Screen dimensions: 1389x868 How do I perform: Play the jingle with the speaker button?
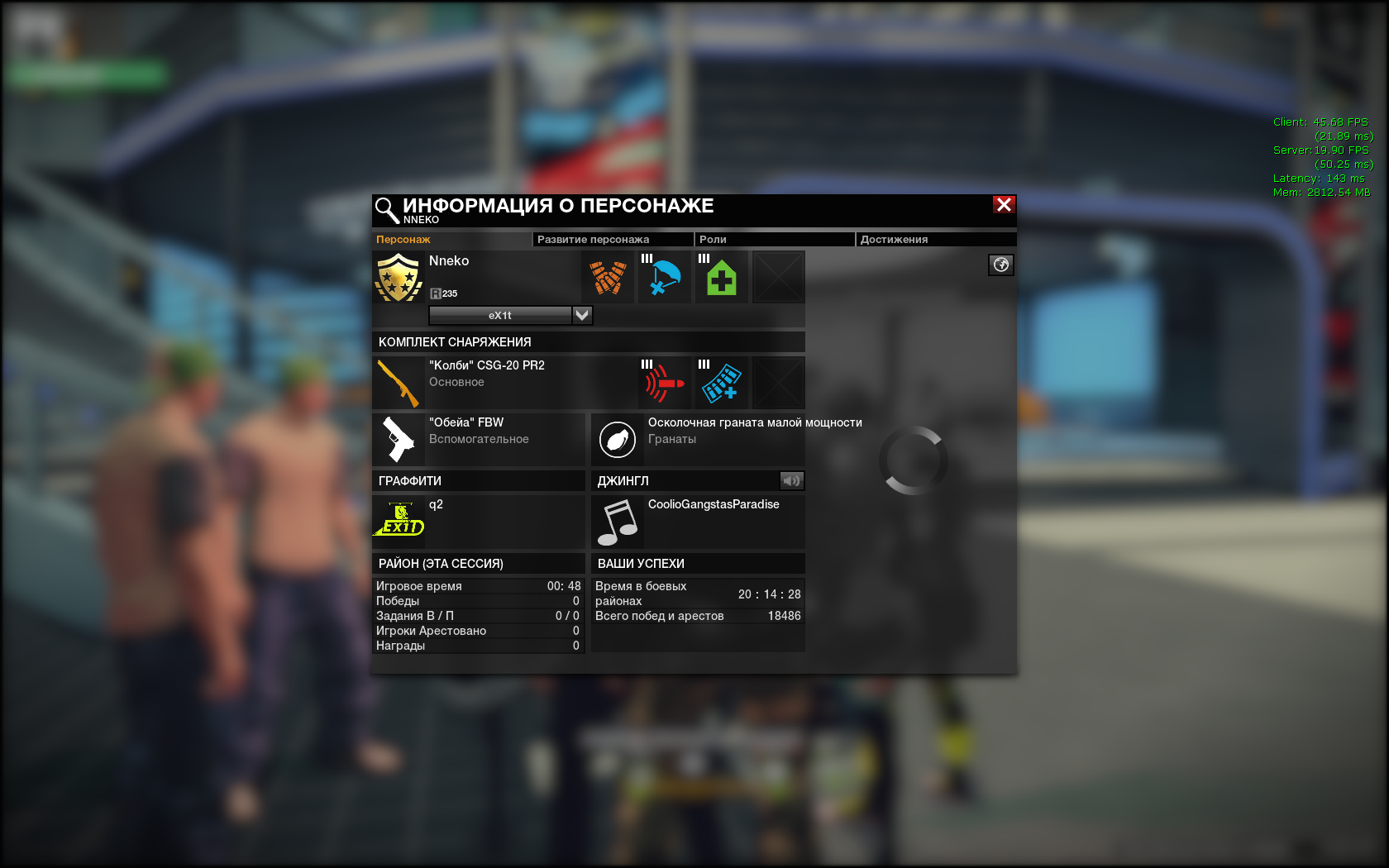coord(791,480)
